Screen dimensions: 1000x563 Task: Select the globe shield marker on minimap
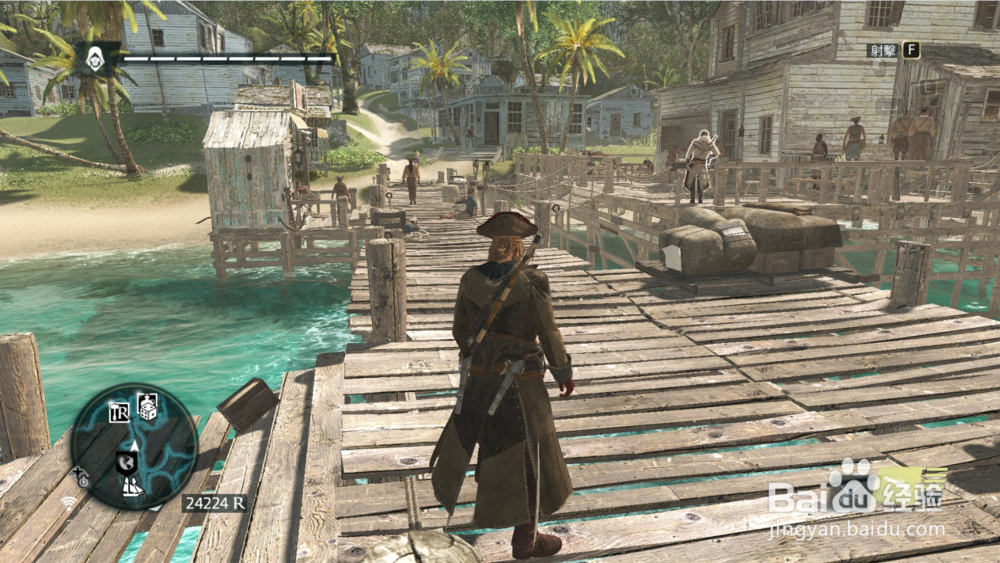pos(126,461)
